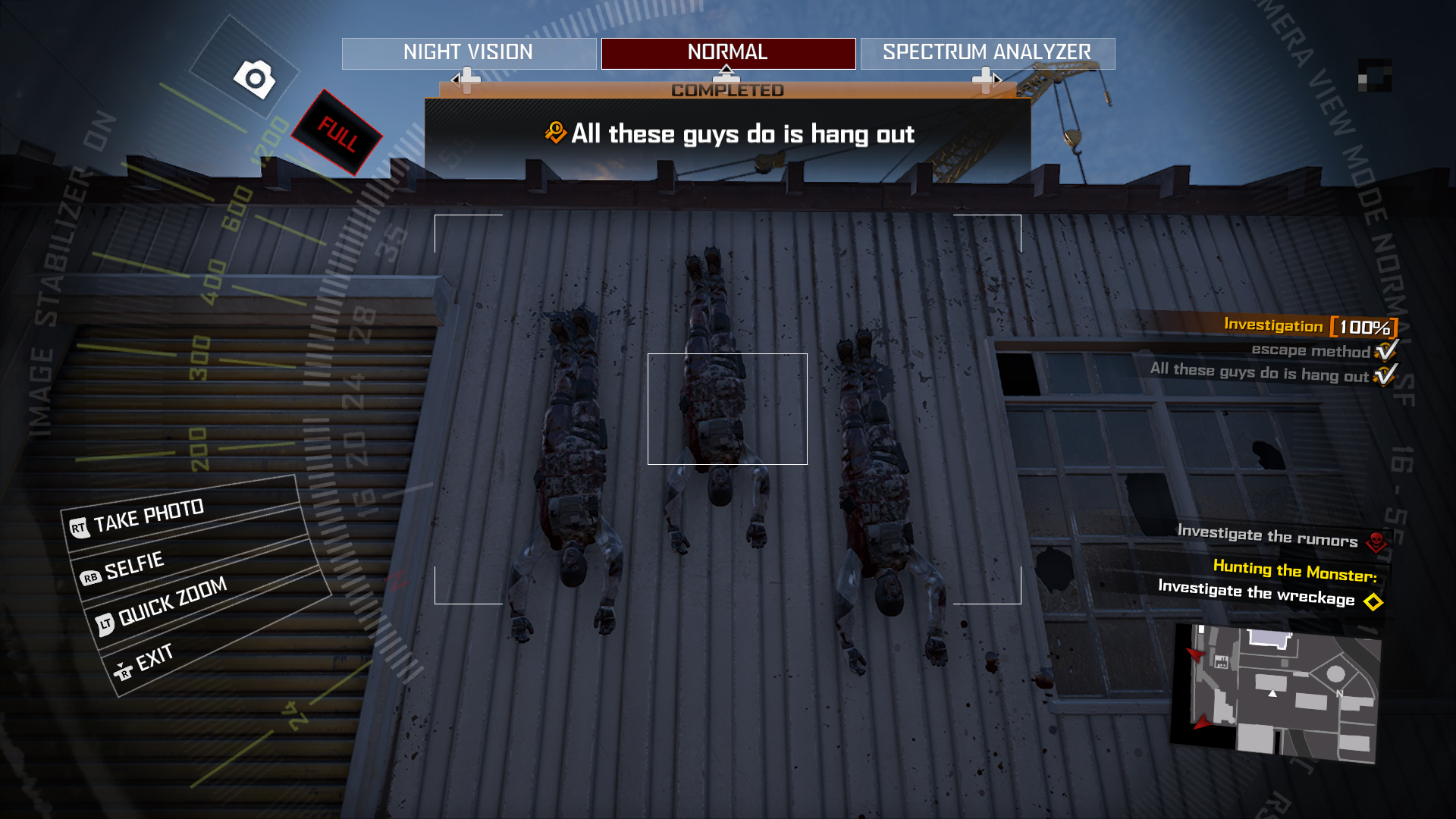Activate the Spectrum Analyzer mode
Viewport: 1456px width, 819px height.
pos(987,53)
